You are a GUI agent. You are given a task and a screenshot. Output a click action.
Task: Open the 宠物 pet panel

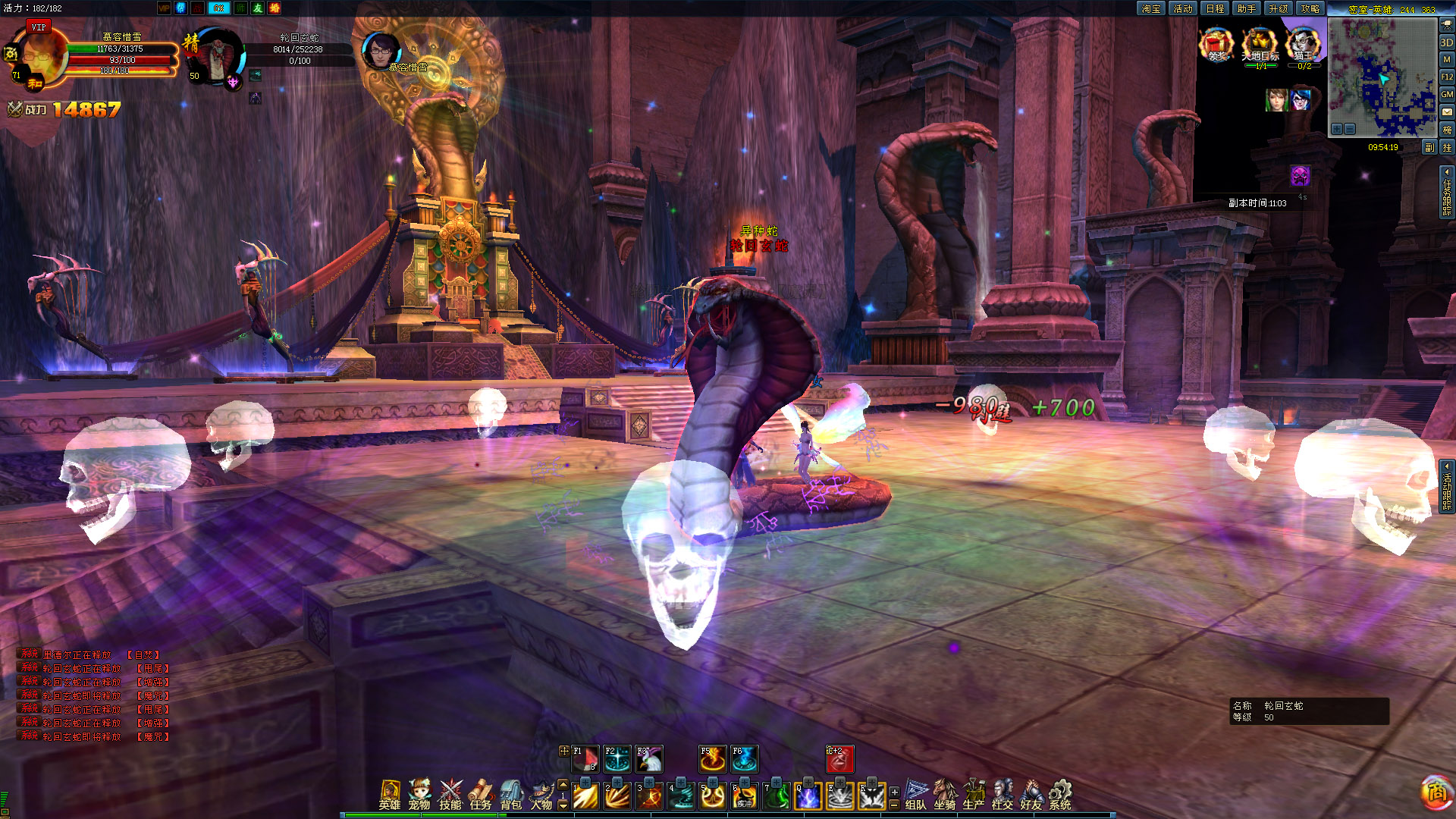click(x=419, y=794)
